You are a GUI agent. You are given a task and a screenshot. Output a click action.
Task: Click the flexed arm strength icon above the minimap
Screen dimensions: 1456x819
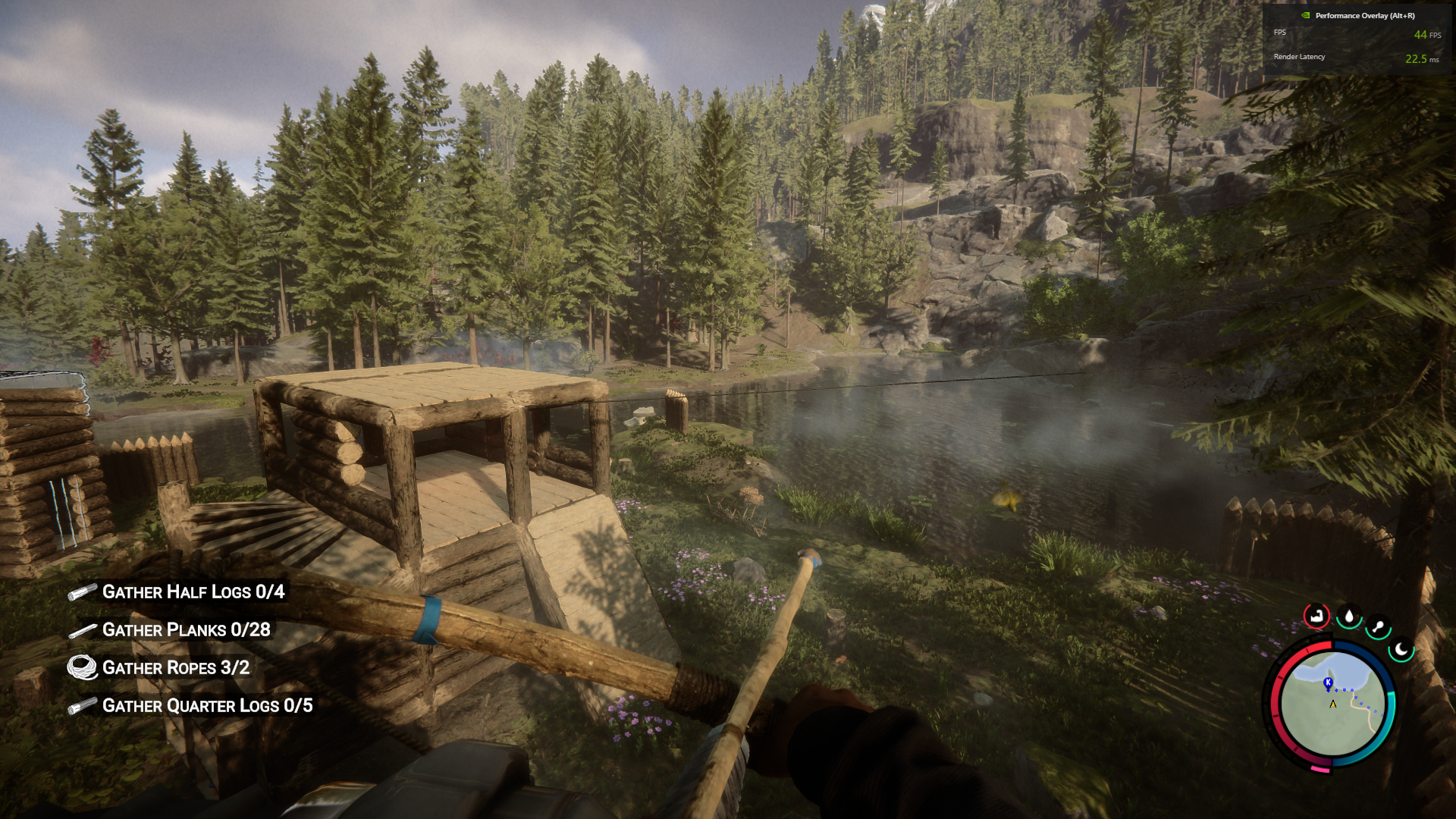(1316, 616)
